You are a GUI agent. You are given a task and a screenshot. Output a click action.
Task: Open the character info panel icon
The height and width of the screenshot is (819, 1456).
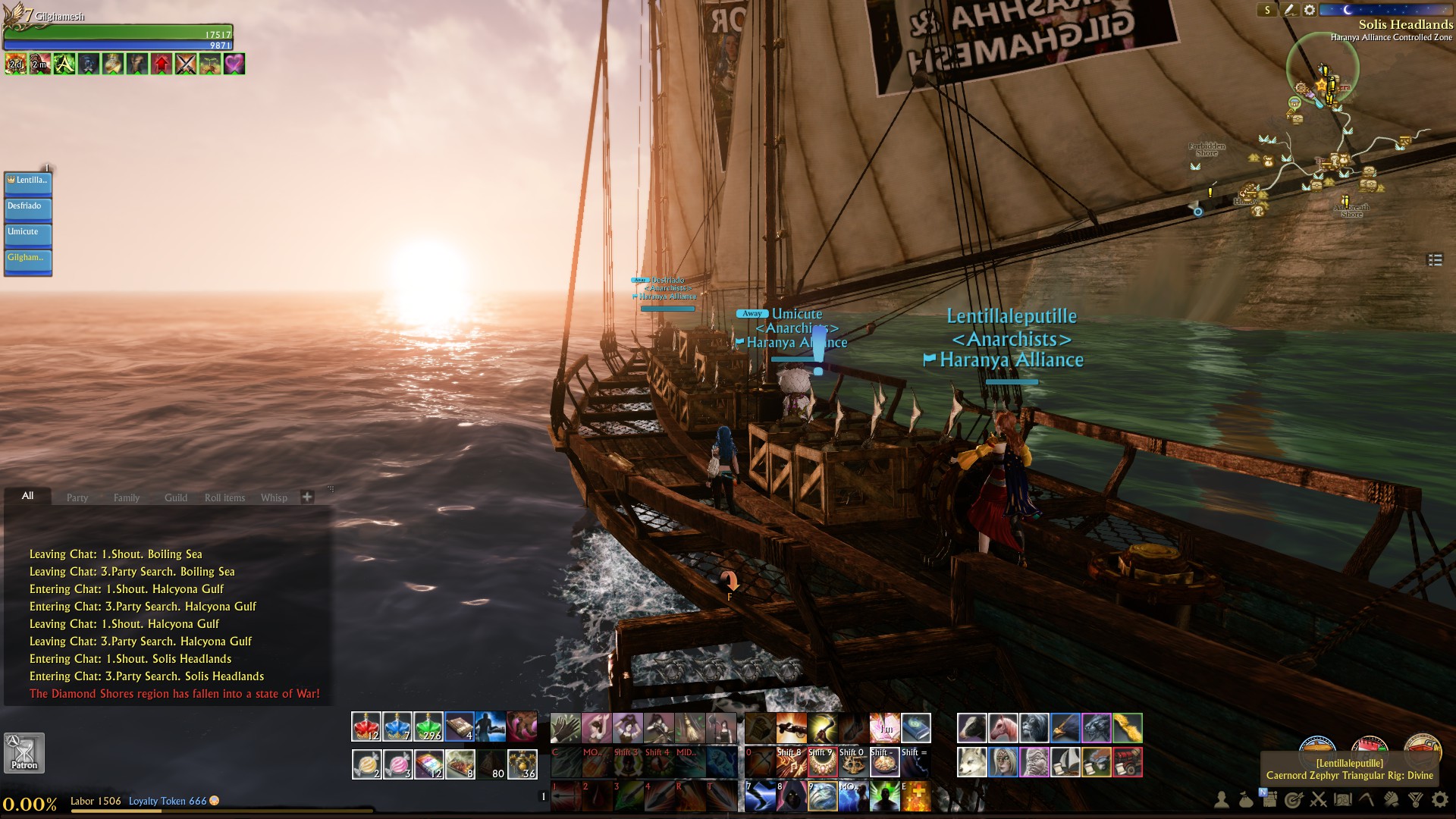[1222, 800]
